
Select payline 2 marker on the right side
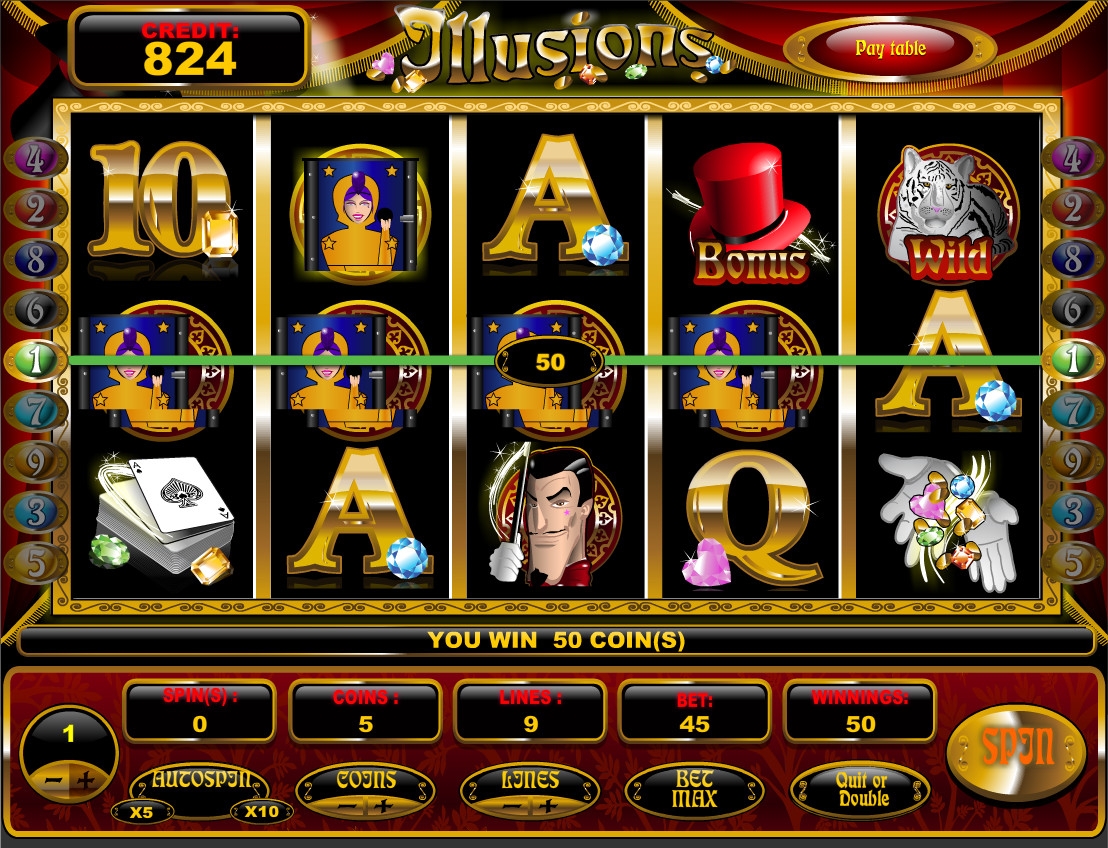click(x=1072, y=209)
